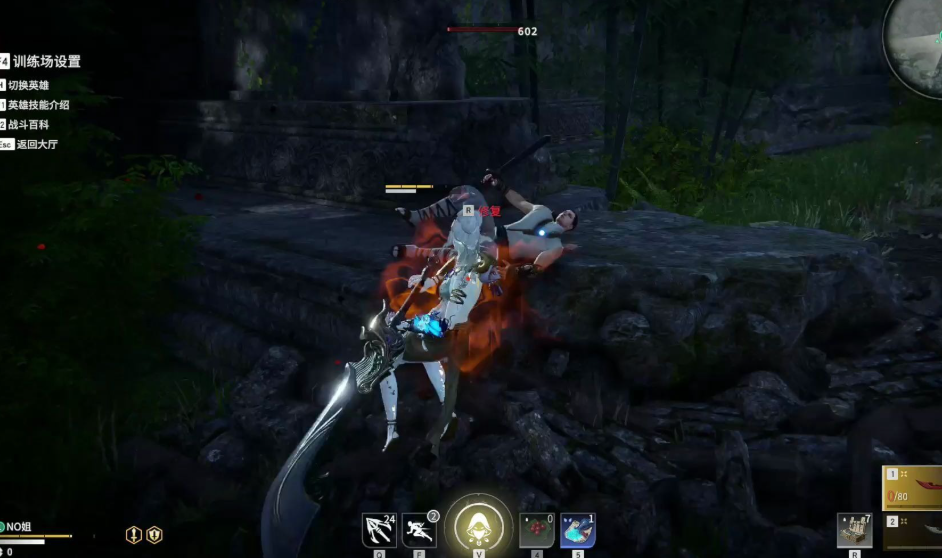
Task: Open 战斗百科 combat encyclopedia
Action: tap(28, 125)
